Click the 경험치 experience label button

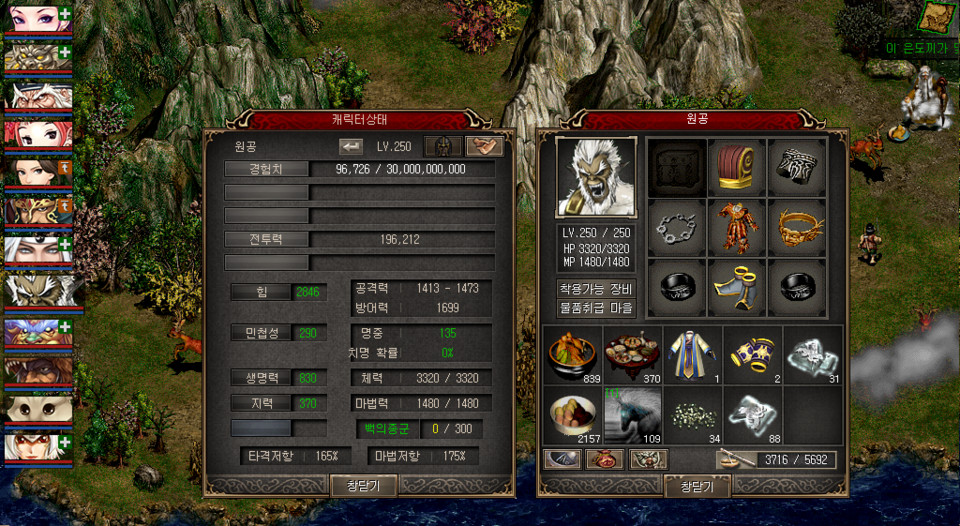[x=265, y=169]
